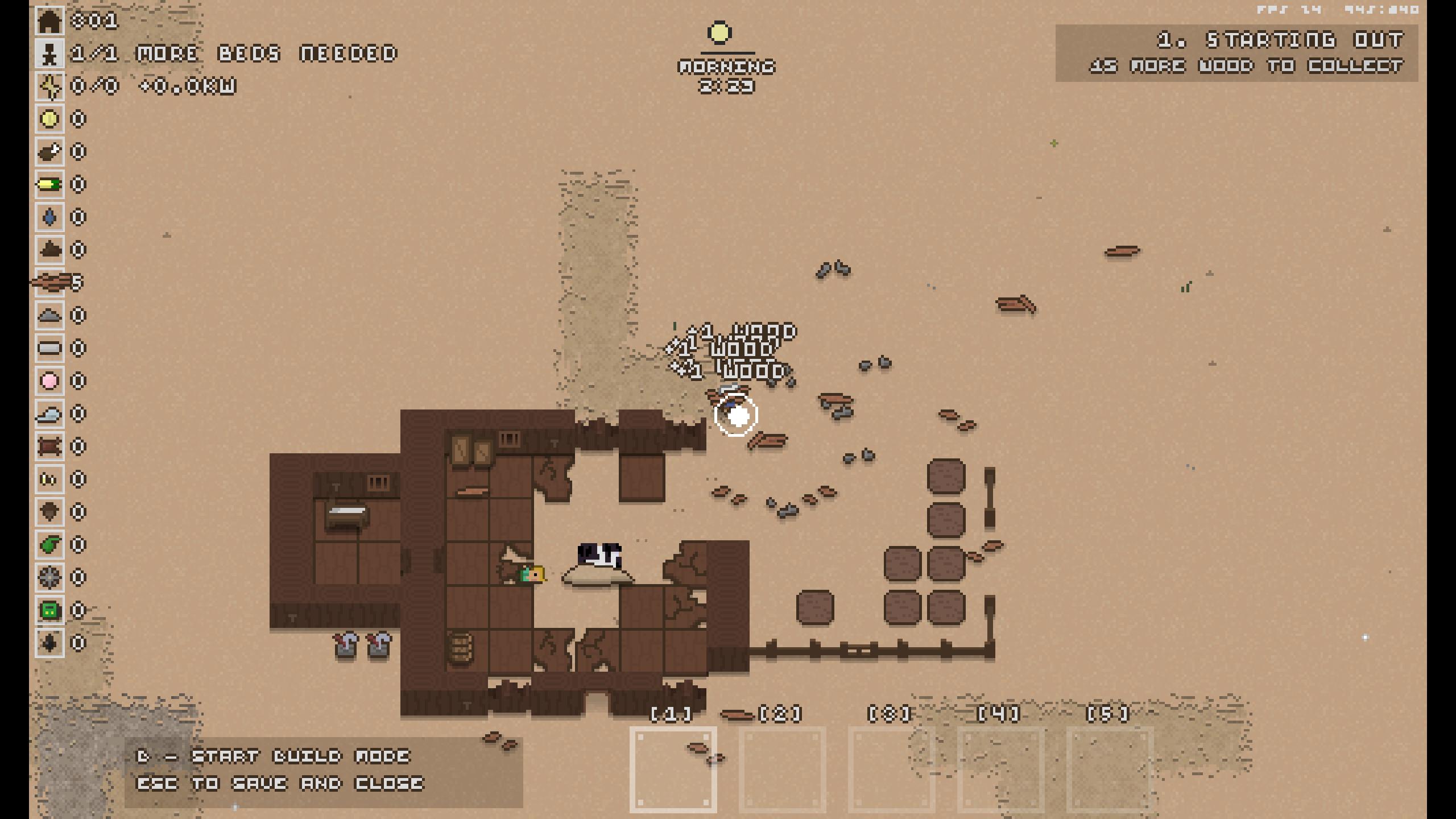Click the pink ball resource icon

click(49, 381)
